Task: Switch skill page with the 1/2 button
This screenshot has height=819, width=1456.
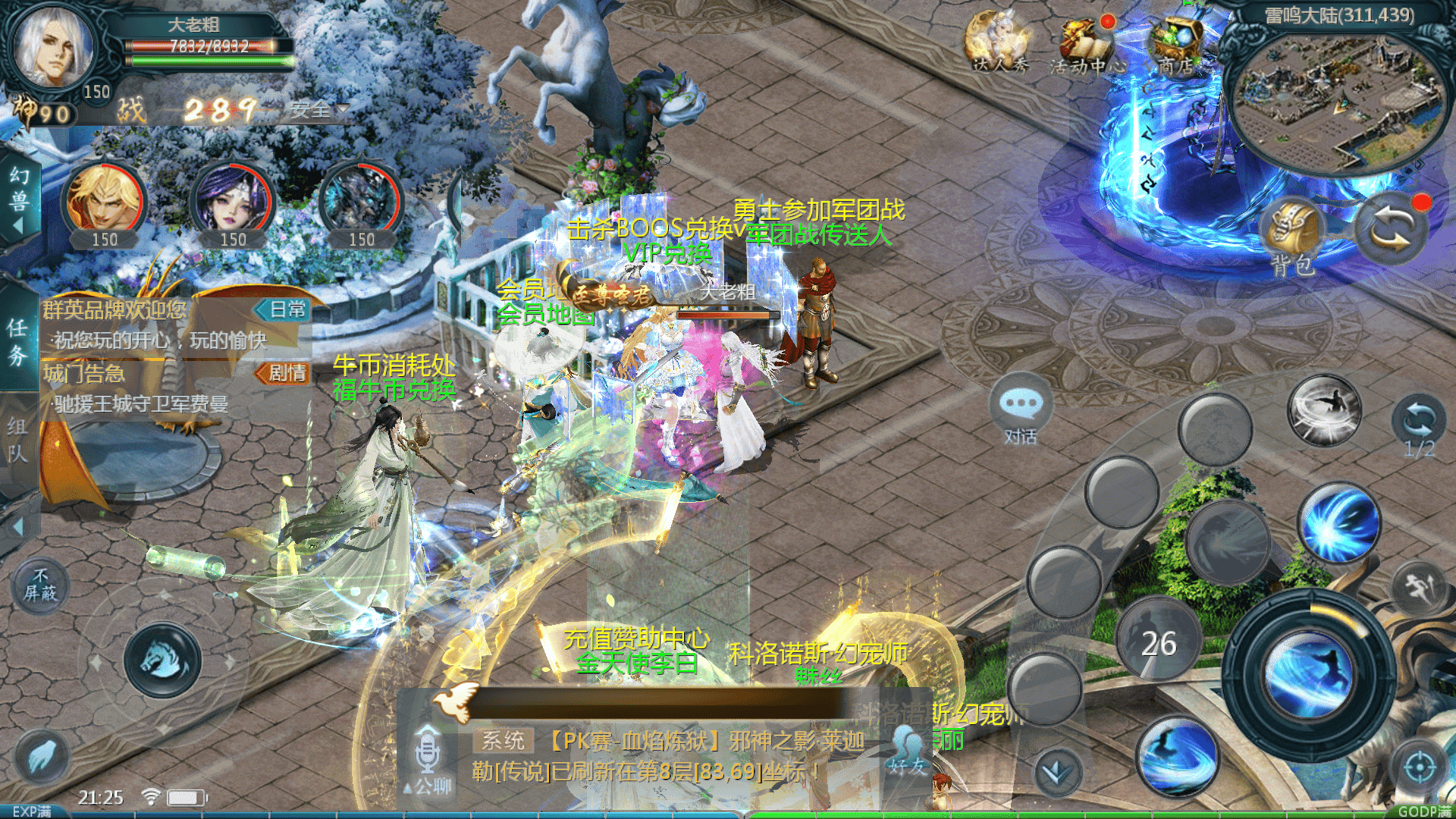Action: tap(1418, 426)
